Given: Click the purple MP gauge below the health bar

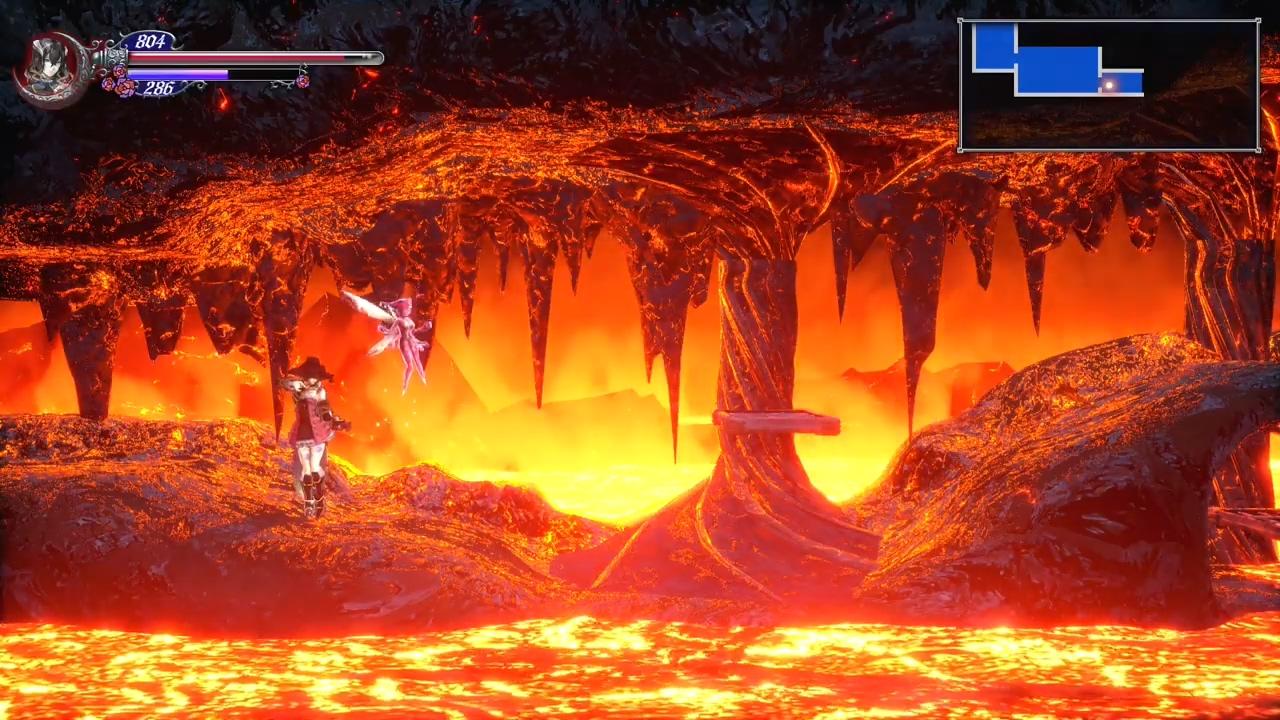Looking at the screenshot, I should (180, 74).
